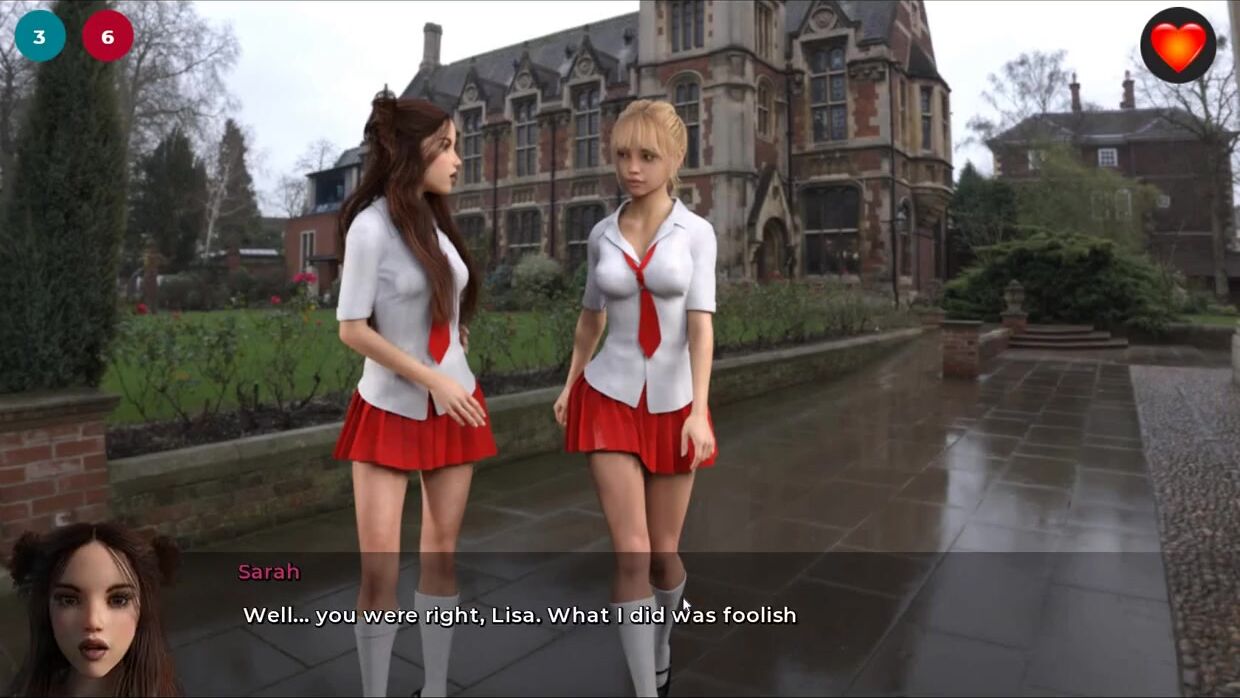The width and height of the screenshot is (1240, 698).
Task: Click the teal circle badge showing 3
Action: click(x=40, y=37)
